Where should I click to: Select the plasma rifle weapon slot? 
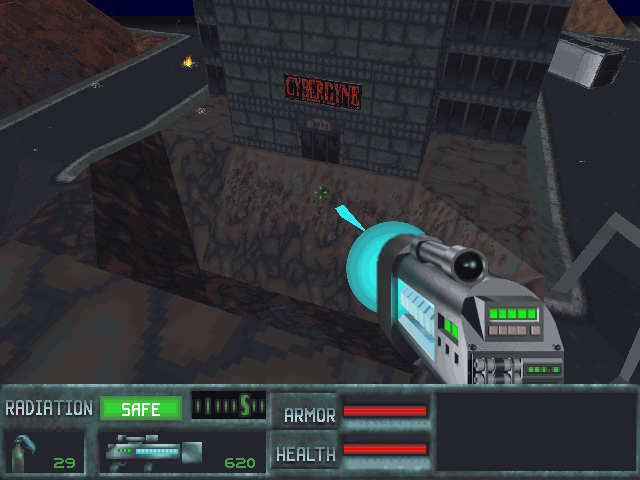tap(182, 452)
